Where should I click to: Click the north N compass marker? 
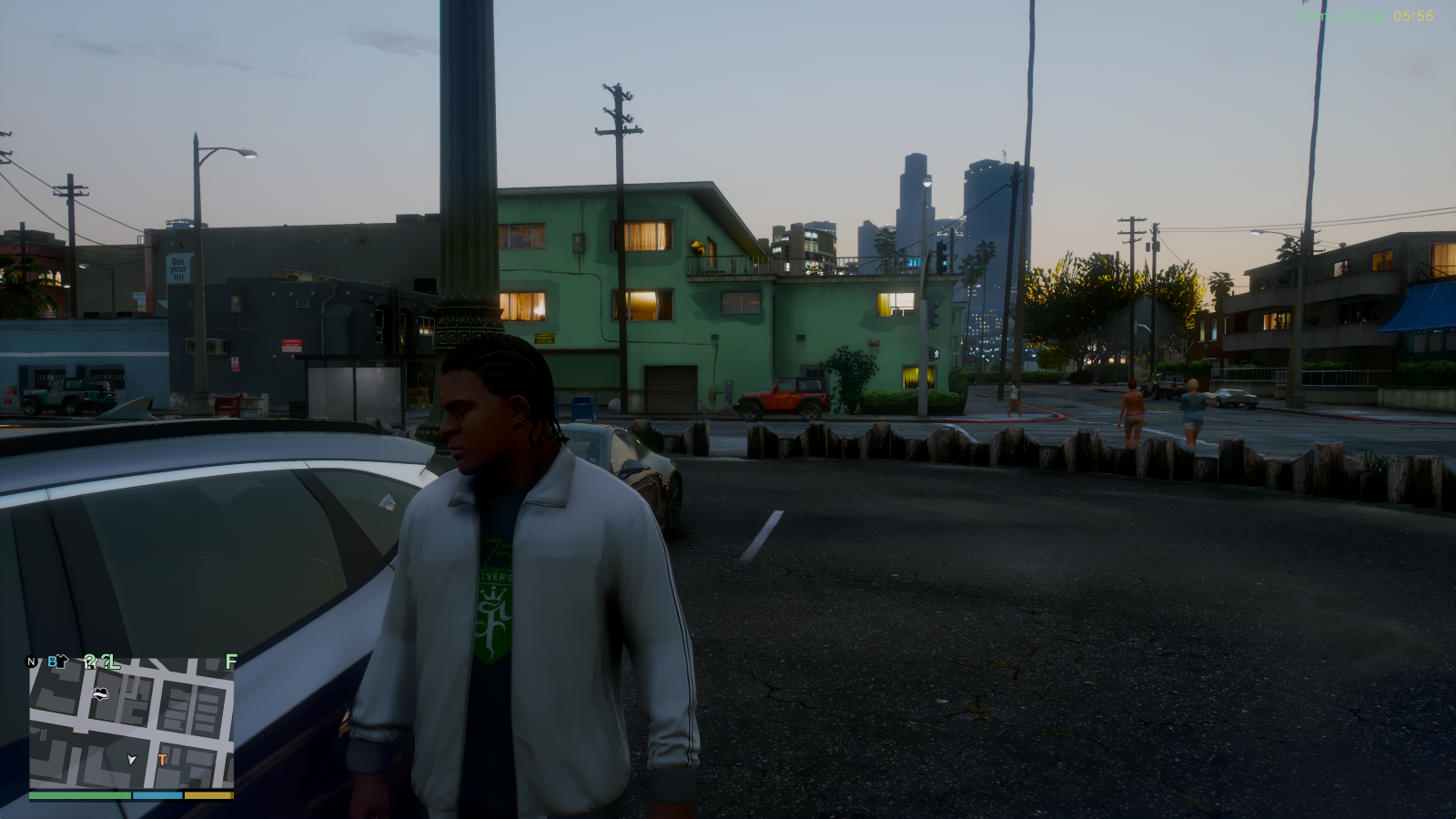coord(32,662)
